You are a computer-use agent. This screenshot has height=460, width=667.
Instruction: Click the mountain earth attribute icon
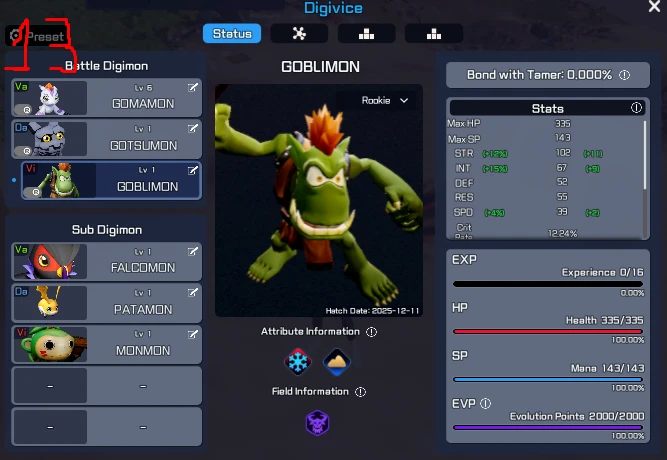(x=337, y=361)
